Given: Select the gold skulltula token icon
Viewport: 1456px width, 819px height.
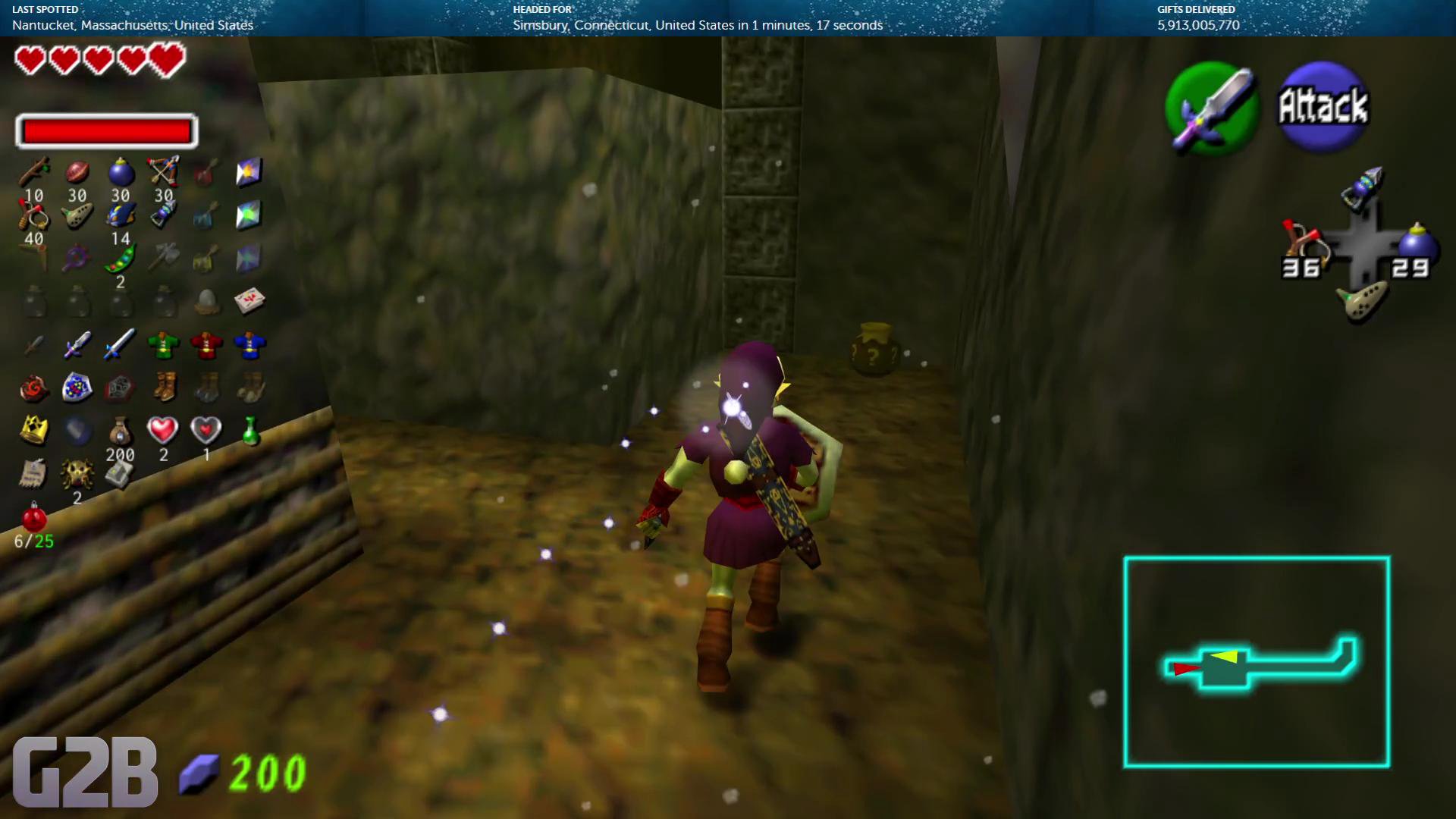Looking at the screenshot, I should tap(77, 475).
